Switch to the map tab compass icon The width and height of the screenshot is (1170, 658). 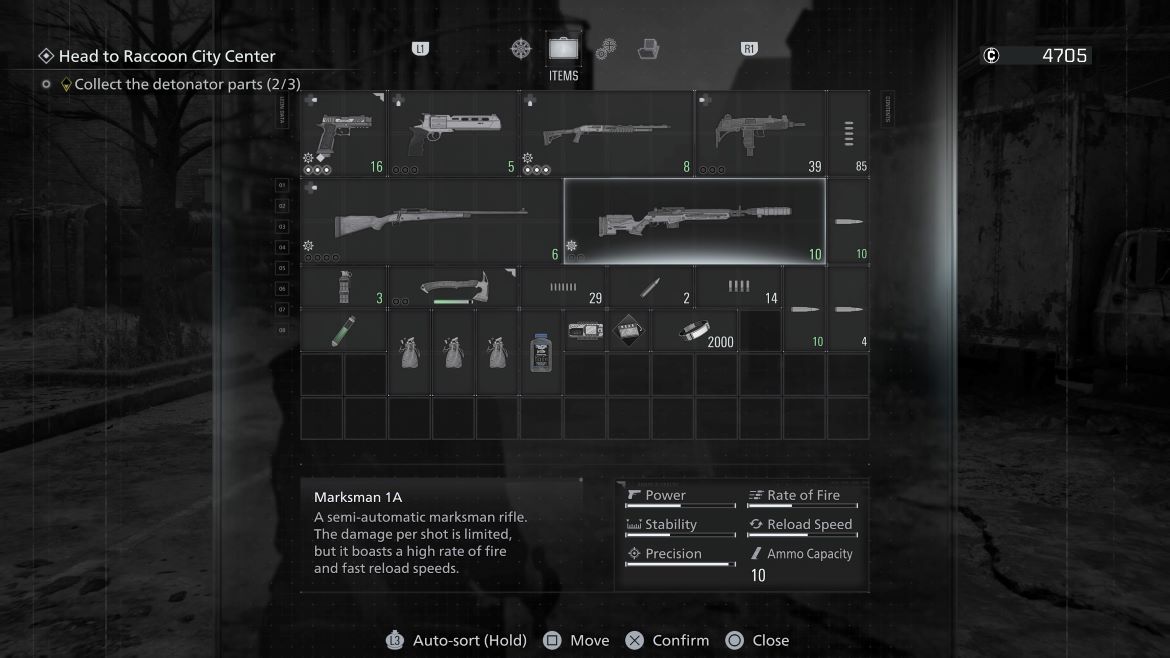[x=521, y=48]
